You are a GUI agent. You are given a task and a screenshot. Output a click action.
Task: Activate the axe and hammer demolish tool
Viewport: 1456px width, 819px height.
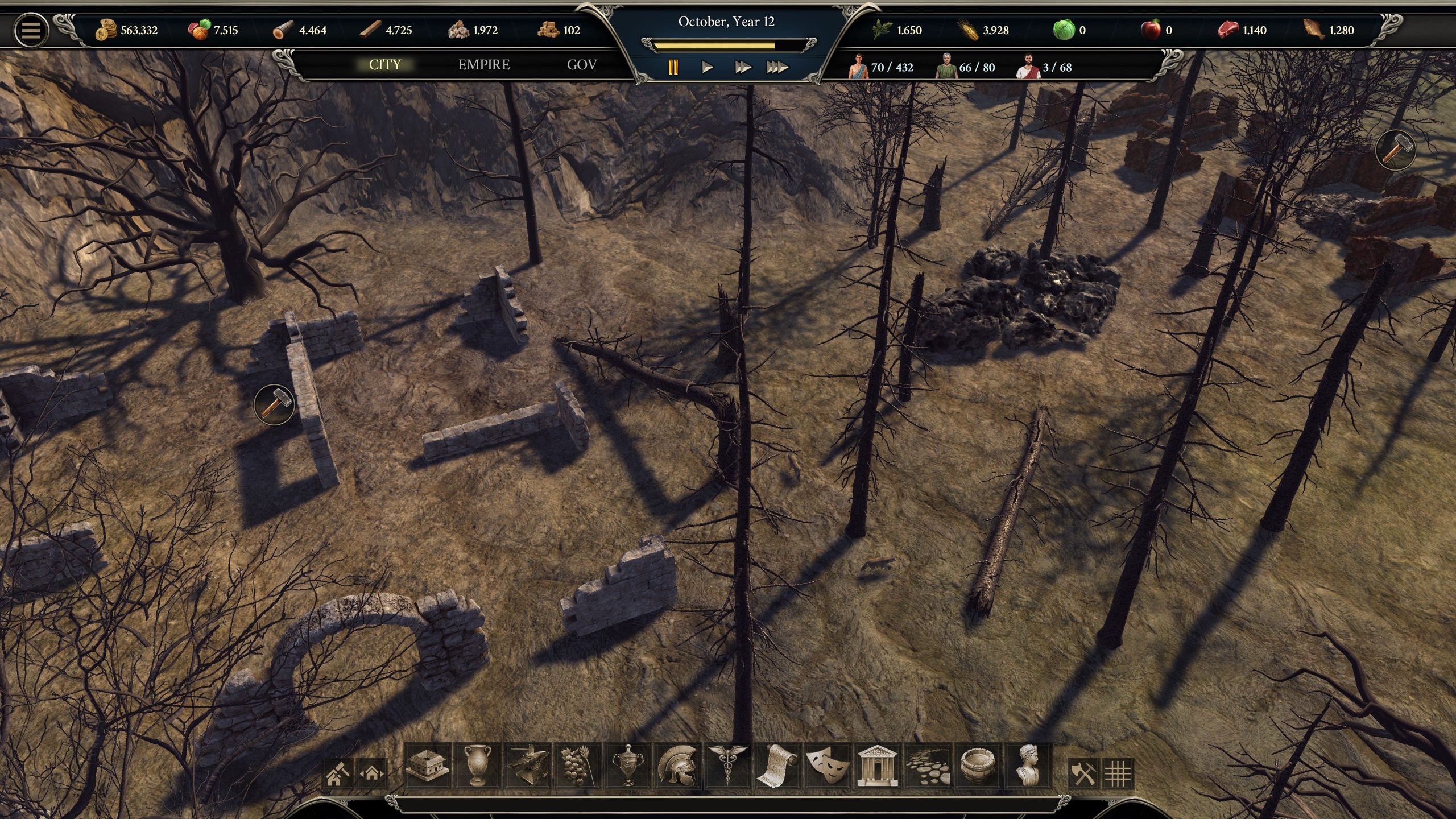(x=1083, y=773)
